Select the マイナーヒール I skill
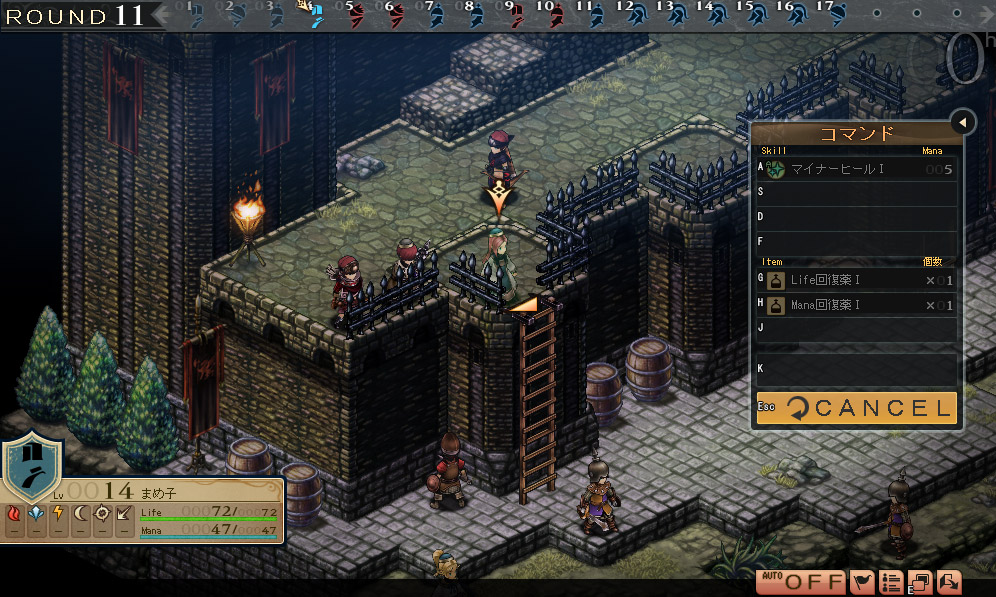This screenshot has height=597, width=996. (x=856, y=170)
